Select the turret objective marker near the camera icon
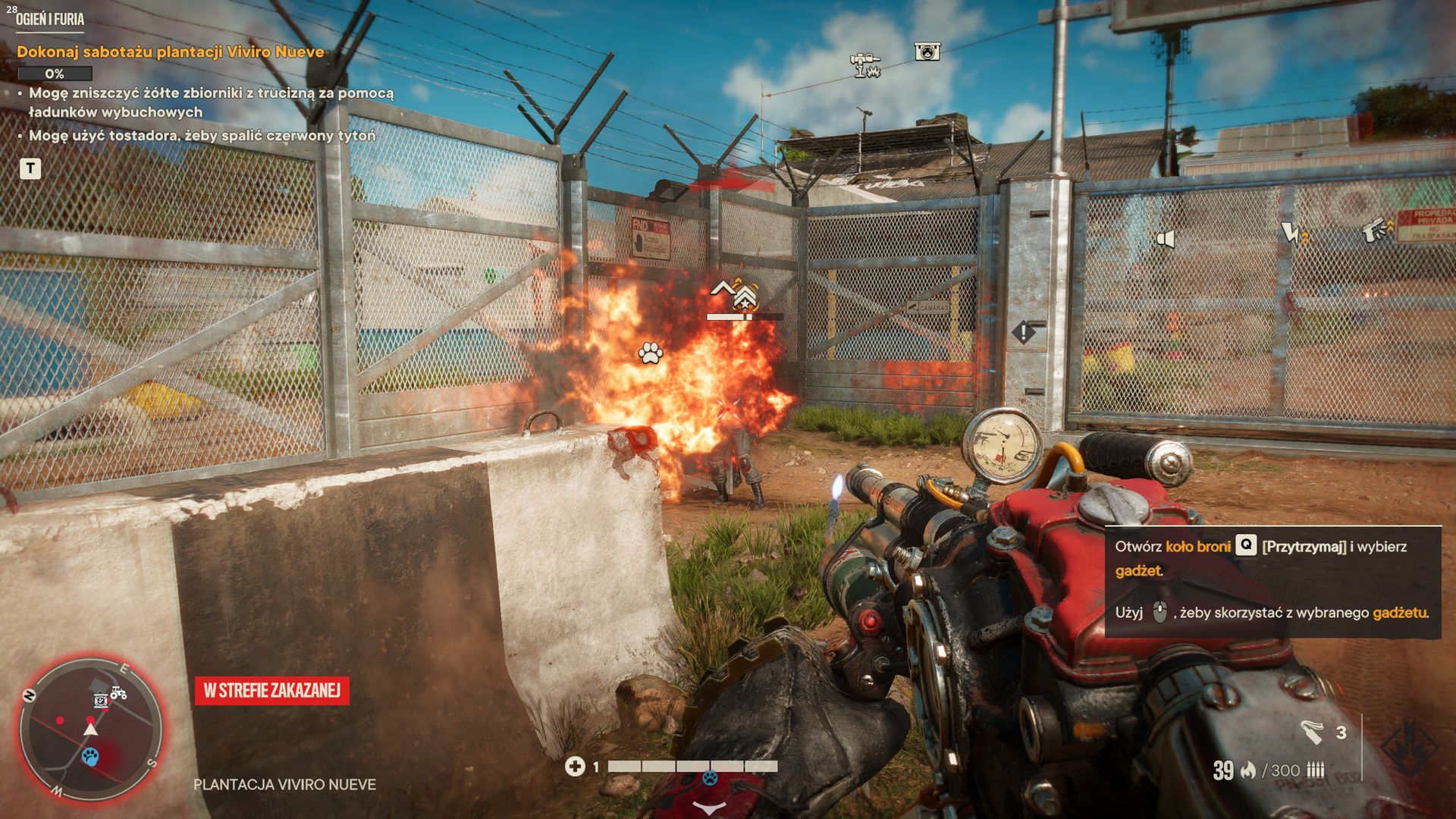 [x=864, y=64]
